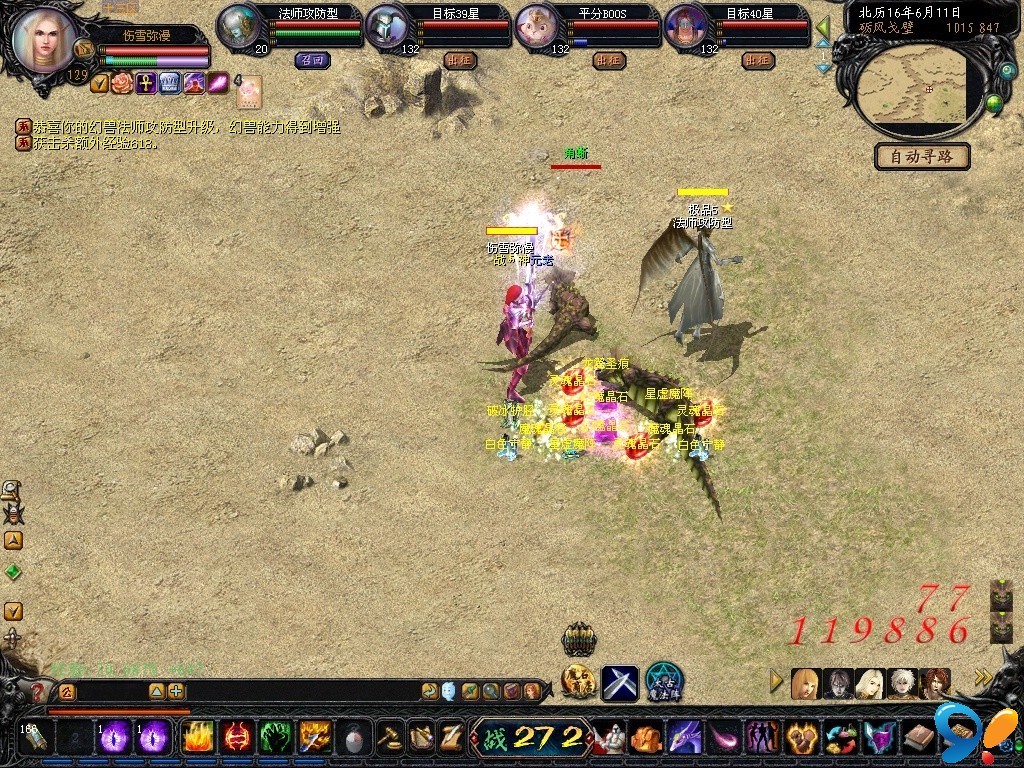Click the red question mark help button
1024x768 pixels.
[x=37, y=691]
